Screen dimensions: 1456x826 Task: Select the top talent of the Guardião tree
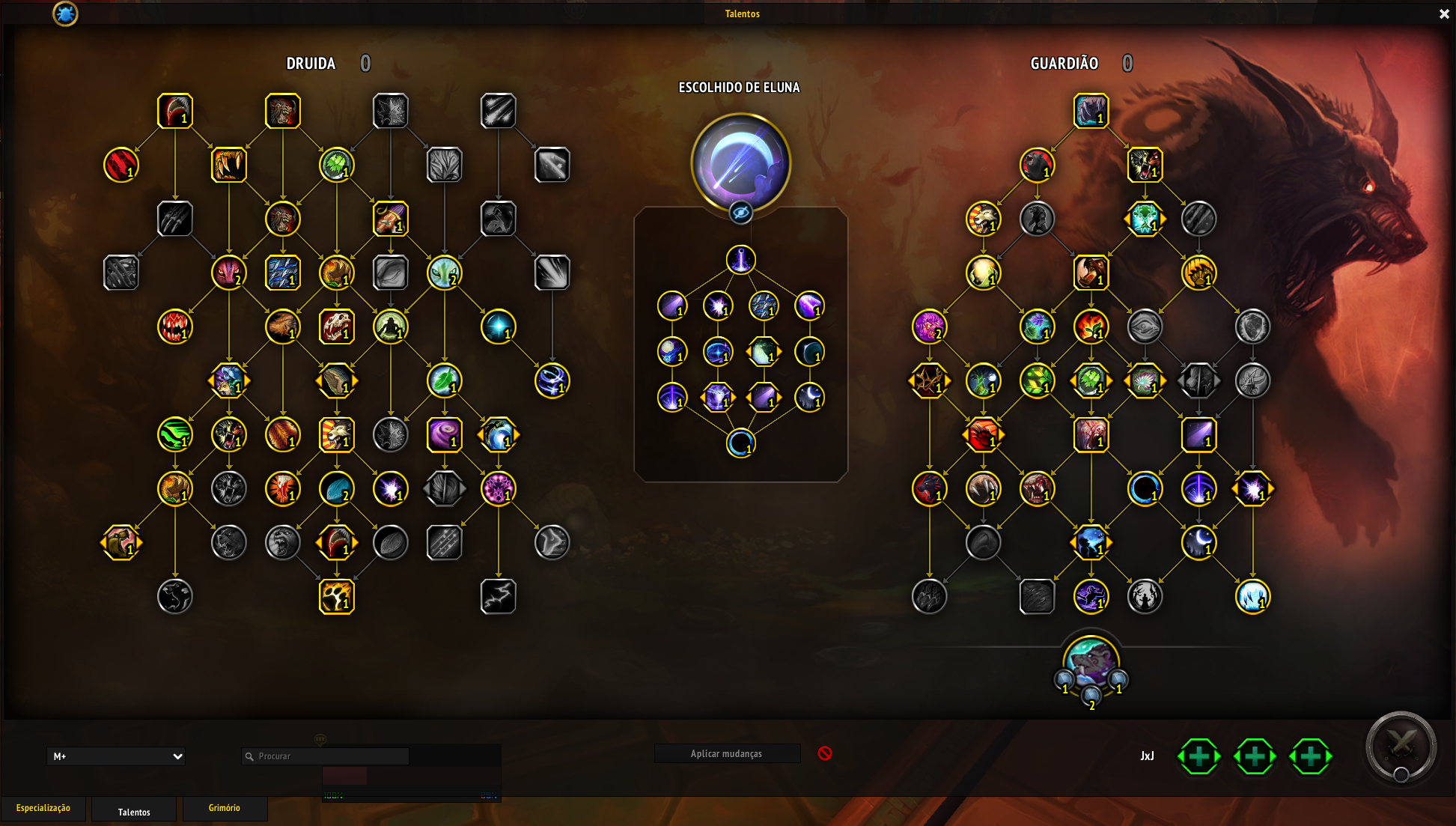[x=1091, y=111]
